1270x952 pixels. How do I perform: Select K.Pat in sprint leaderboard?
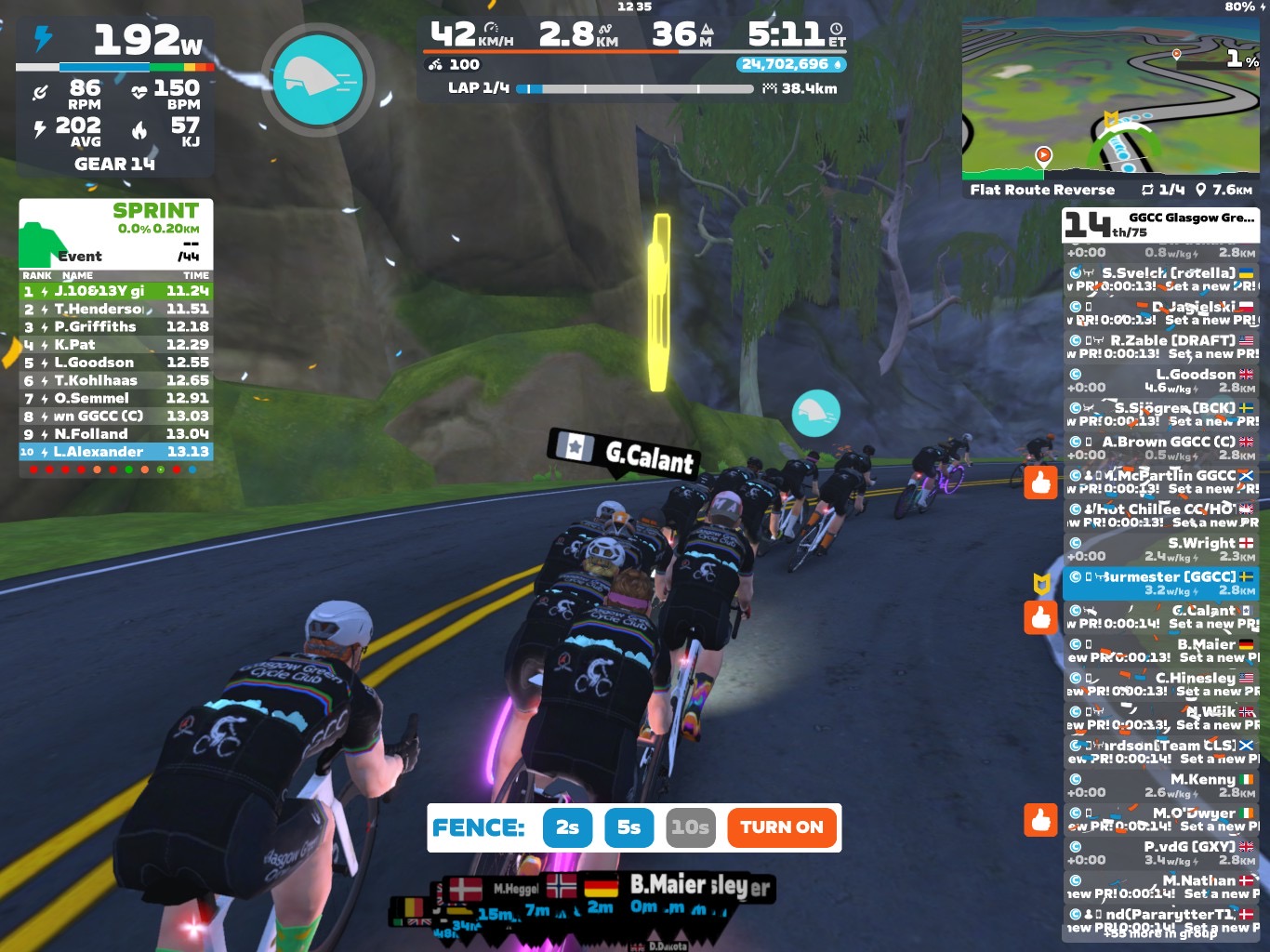(x=116, y=344)
